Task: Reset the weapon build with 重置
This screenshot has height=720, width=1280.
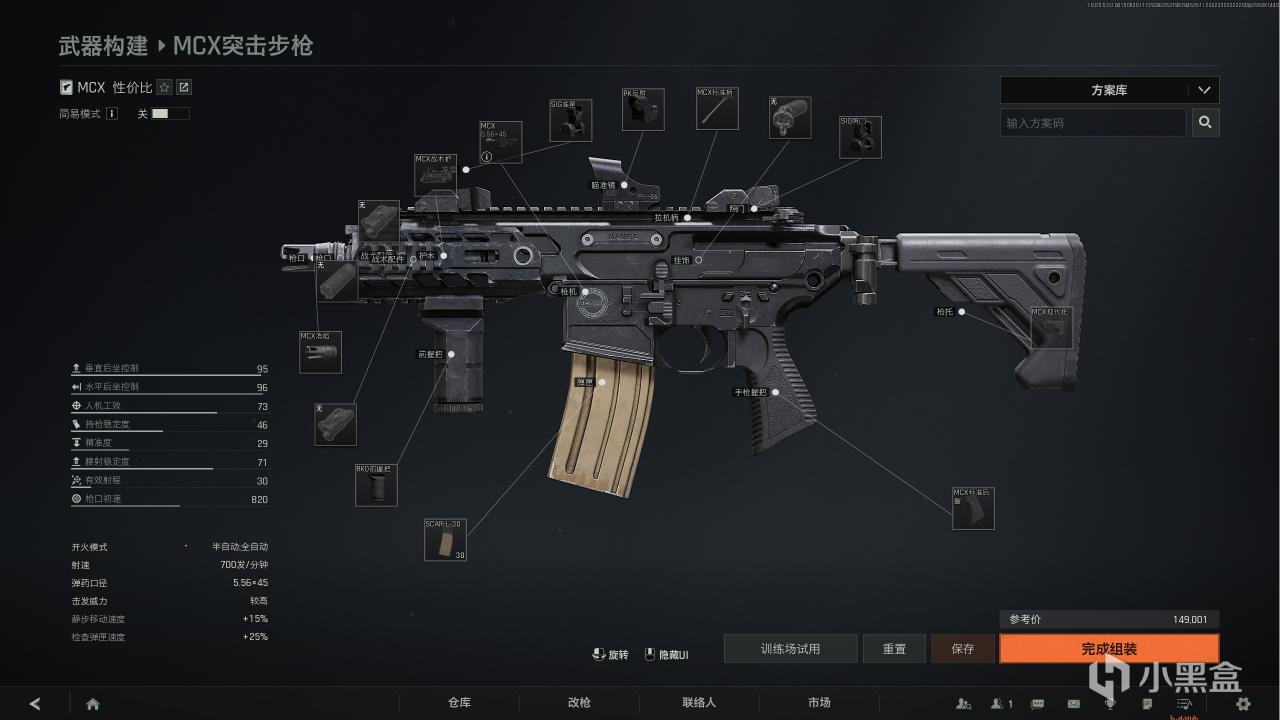Action: 894,649
